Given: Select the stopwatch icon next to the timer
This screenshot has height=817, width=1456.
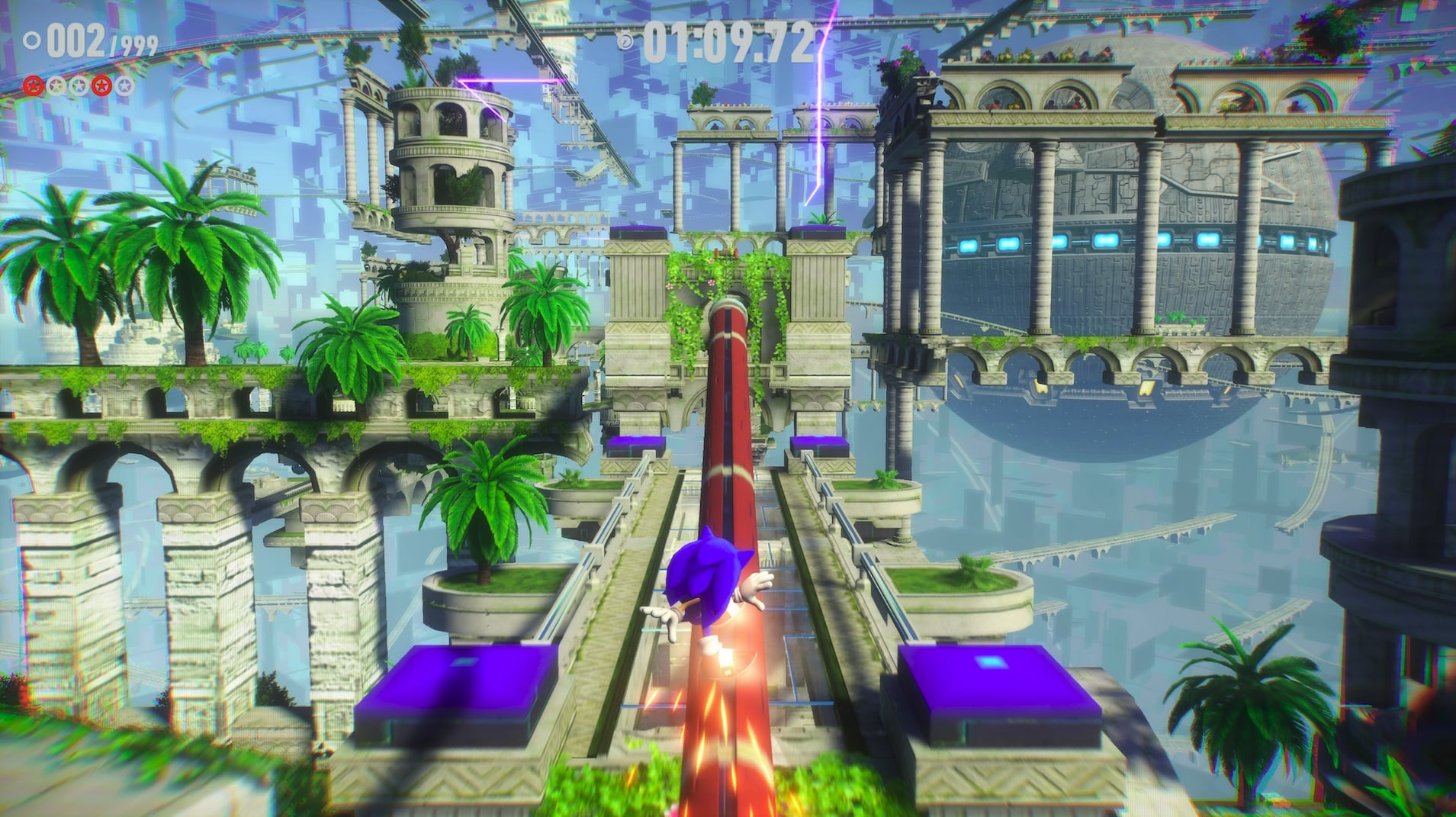Looking at the screenshot, I should [x=625, y=40].
